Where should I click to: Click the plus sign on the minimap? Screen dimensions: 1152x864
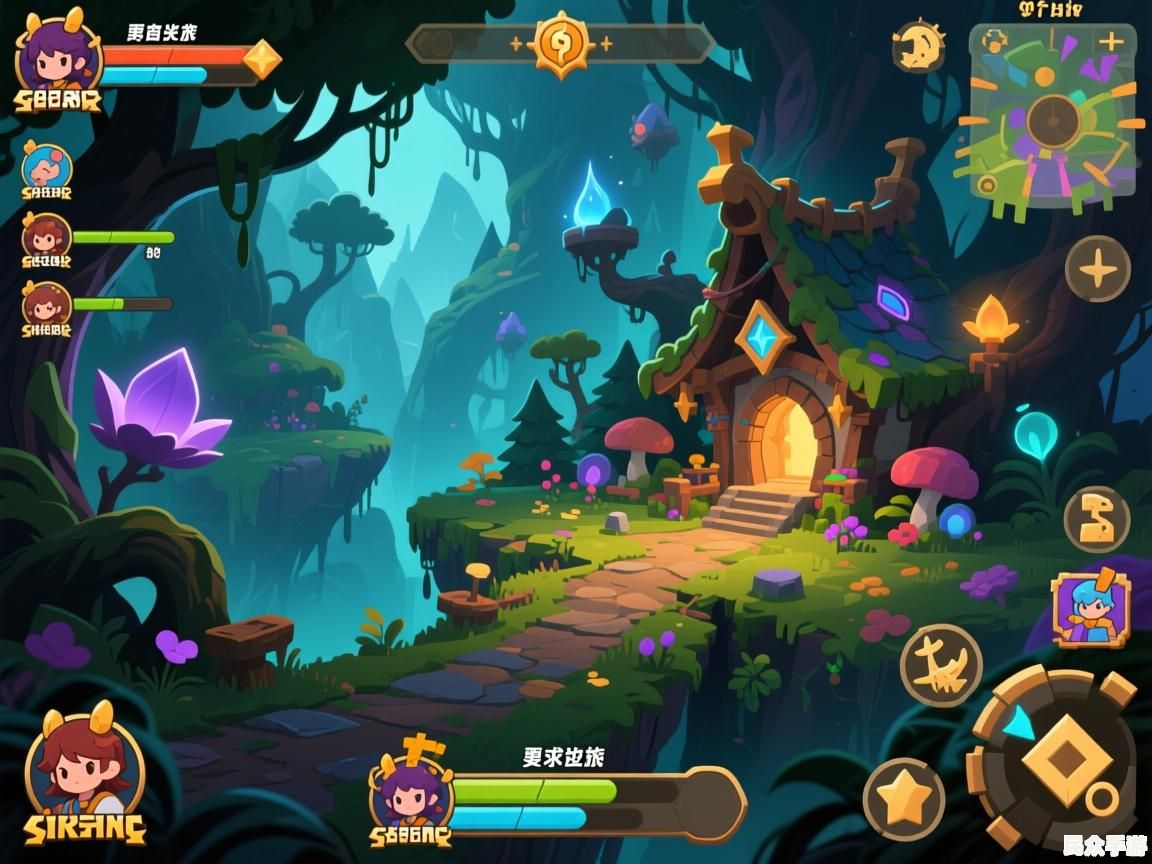(x=1111, y=42)
